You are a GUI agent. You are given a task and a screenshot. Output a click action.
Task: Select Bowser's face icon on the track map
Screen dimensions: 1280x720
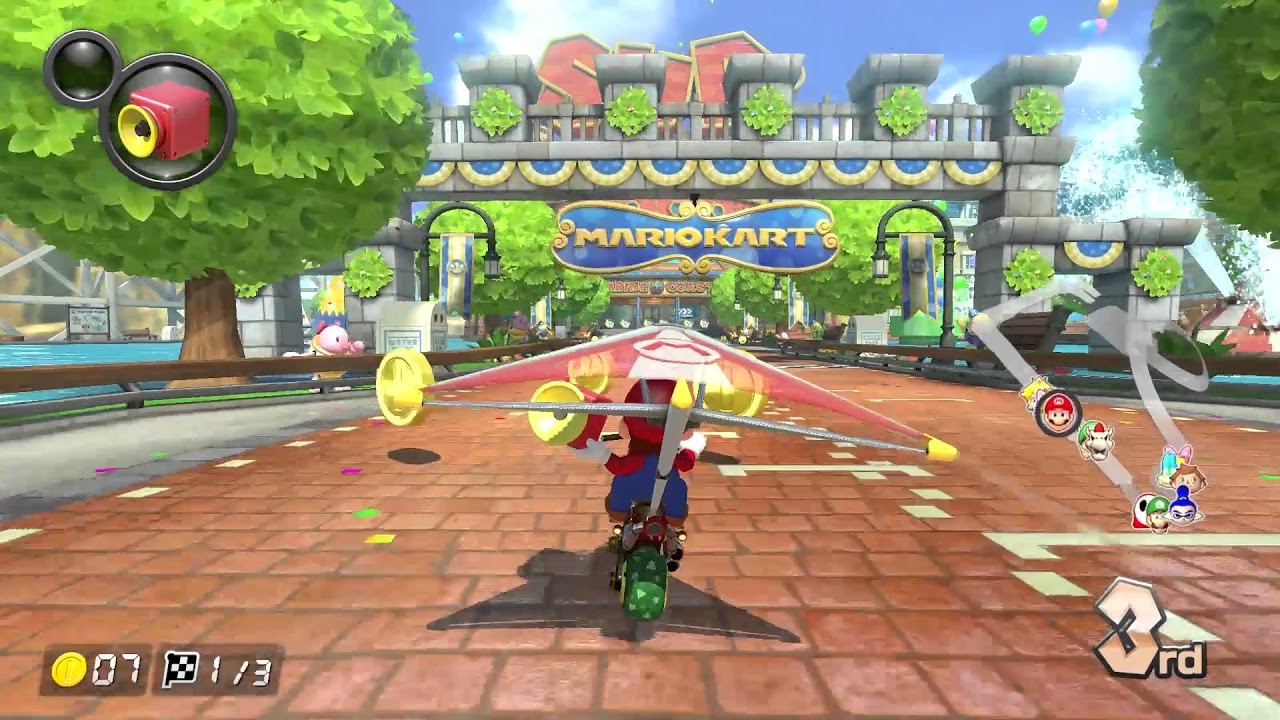[1097, 440]
